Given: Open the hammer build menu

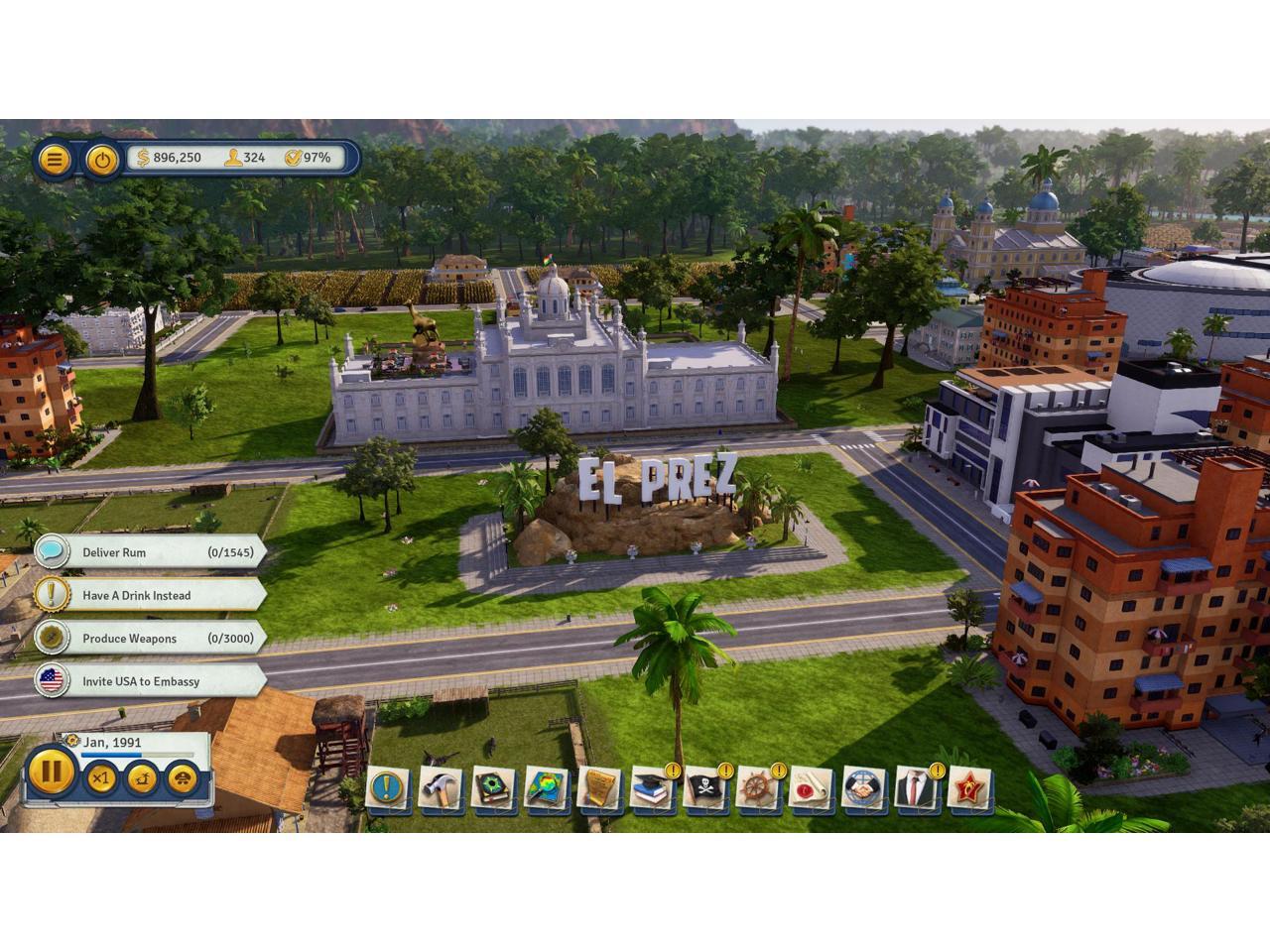Looking at the screenshot, I should [x=439, y=789].
